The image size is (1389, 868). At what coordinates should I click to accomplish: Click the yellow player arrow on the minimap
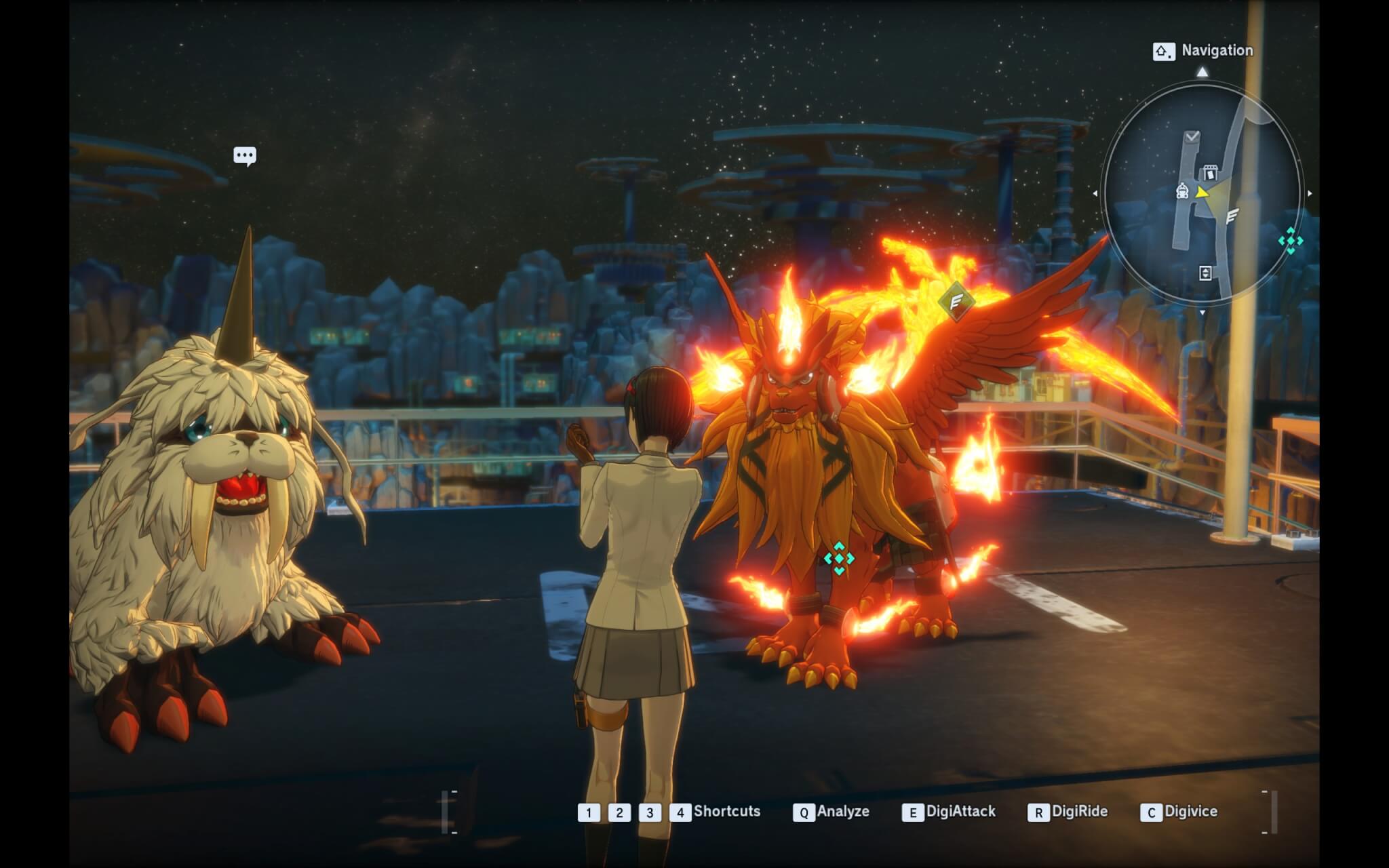1202,193
